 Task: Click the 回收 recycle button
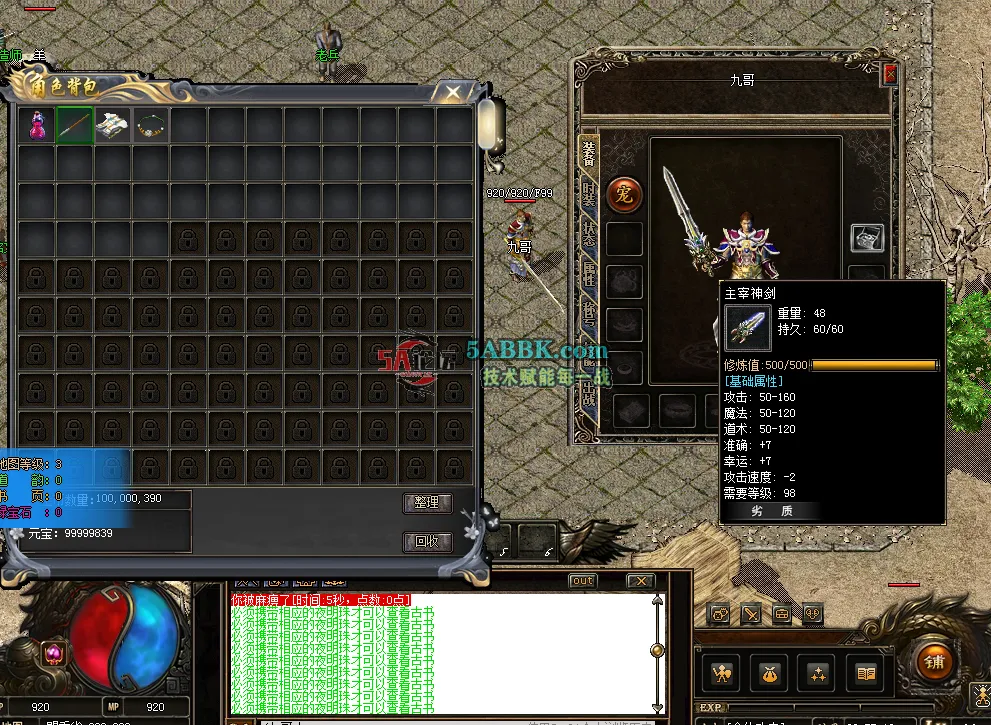[427, 542]
